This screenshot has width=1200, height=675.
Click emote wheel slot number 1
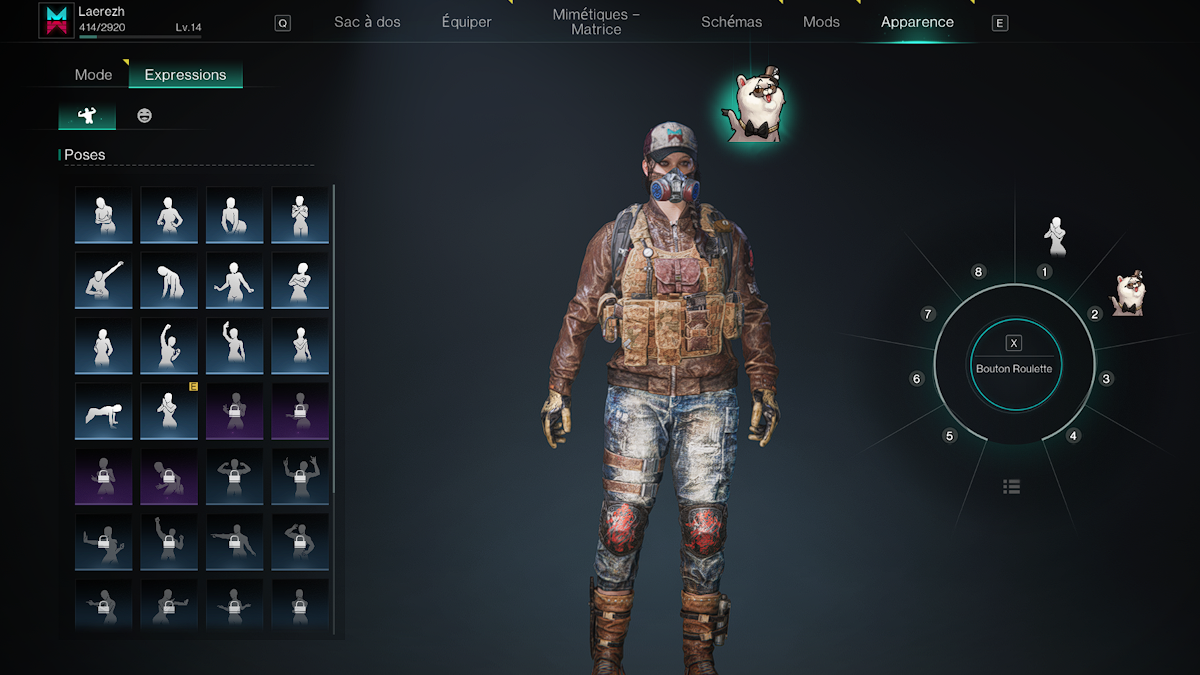click(x=1044, y=271)
